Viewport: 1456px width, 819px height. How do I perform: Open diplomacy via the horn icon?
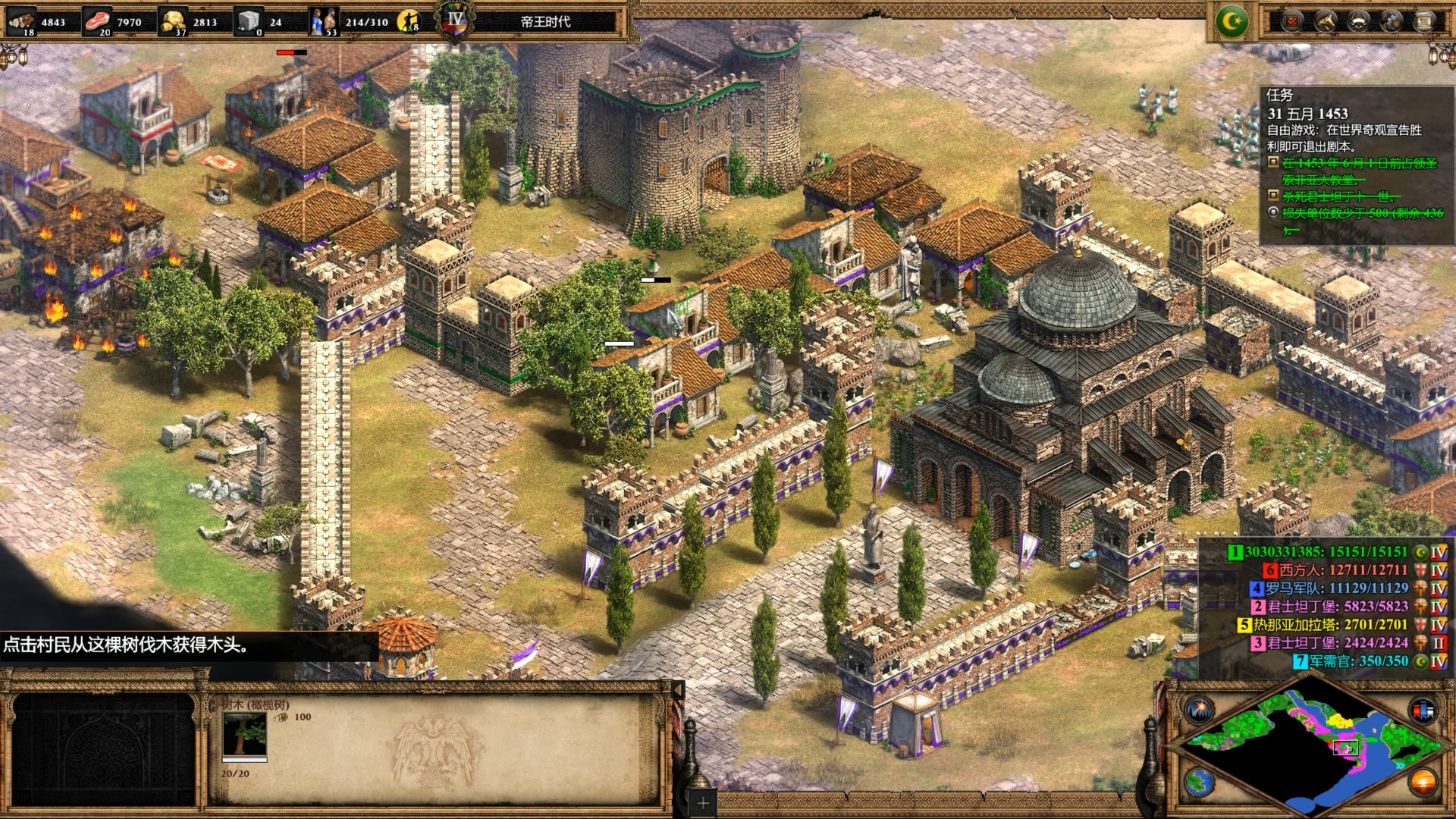point(1325,21)
